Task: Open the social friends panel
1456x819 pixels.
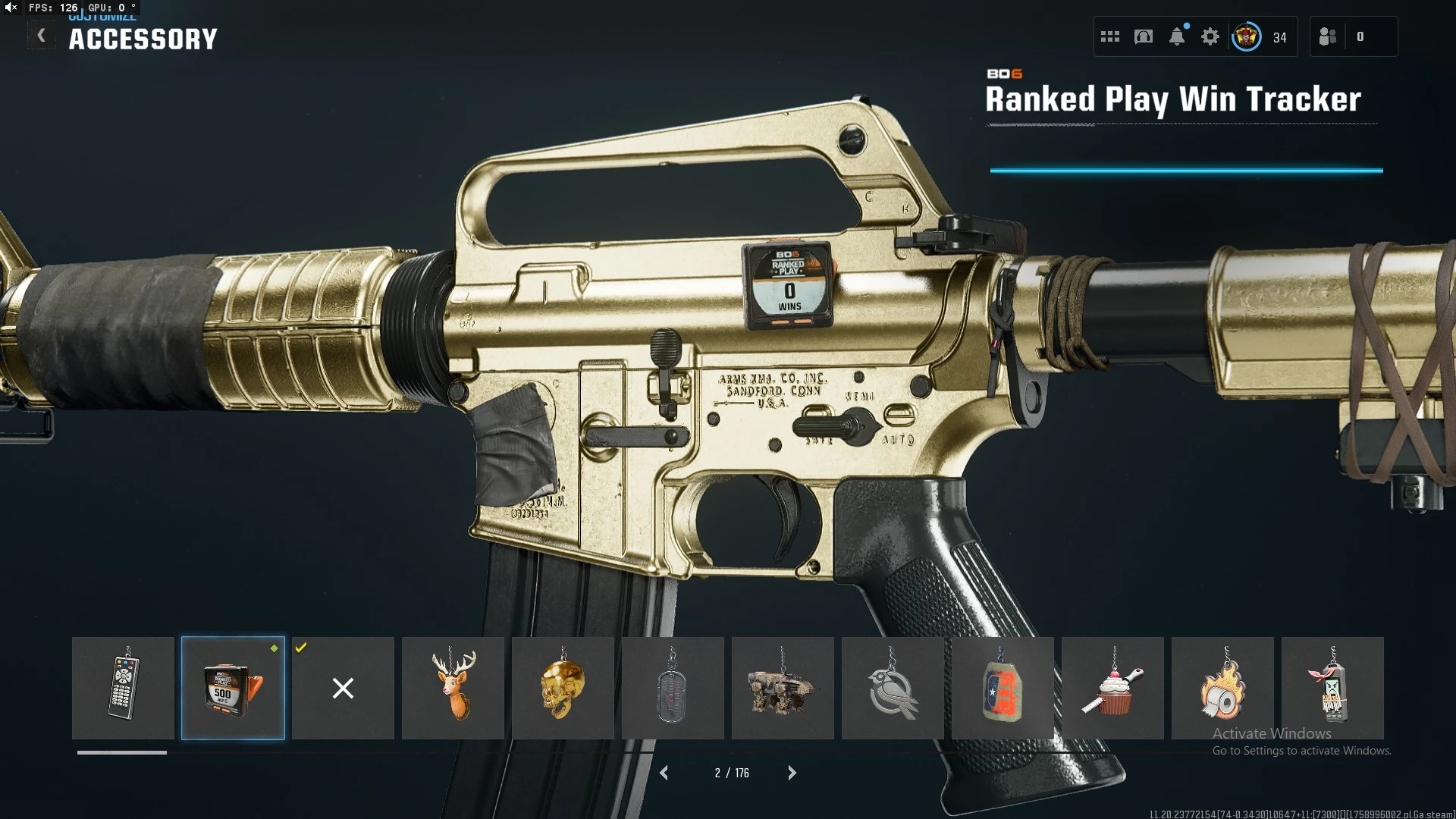Action: coord(1329,36)
